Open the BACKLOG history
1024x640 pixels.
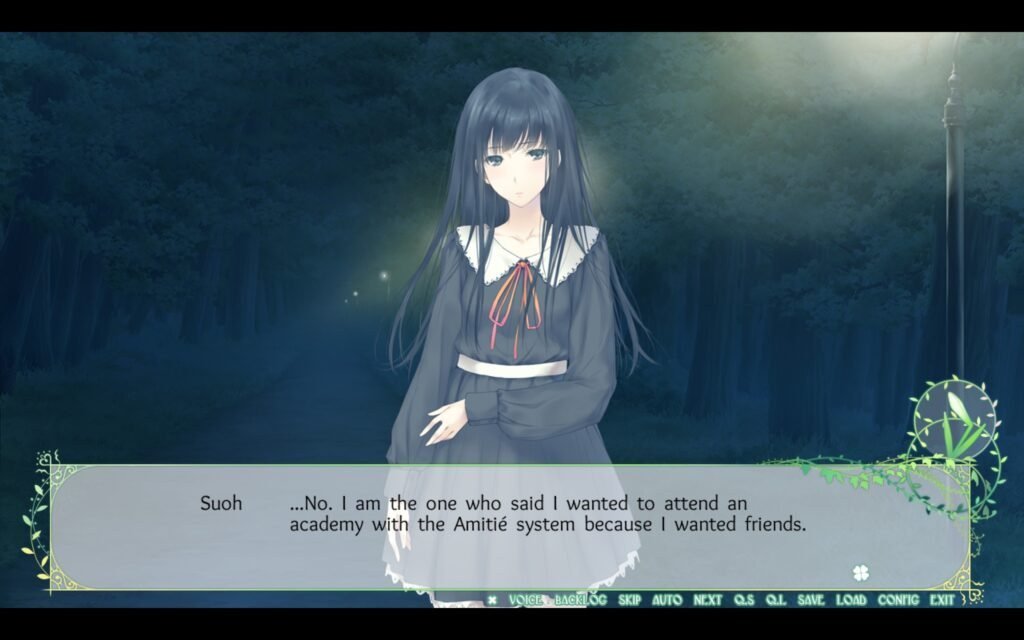[x=581, y=600]
